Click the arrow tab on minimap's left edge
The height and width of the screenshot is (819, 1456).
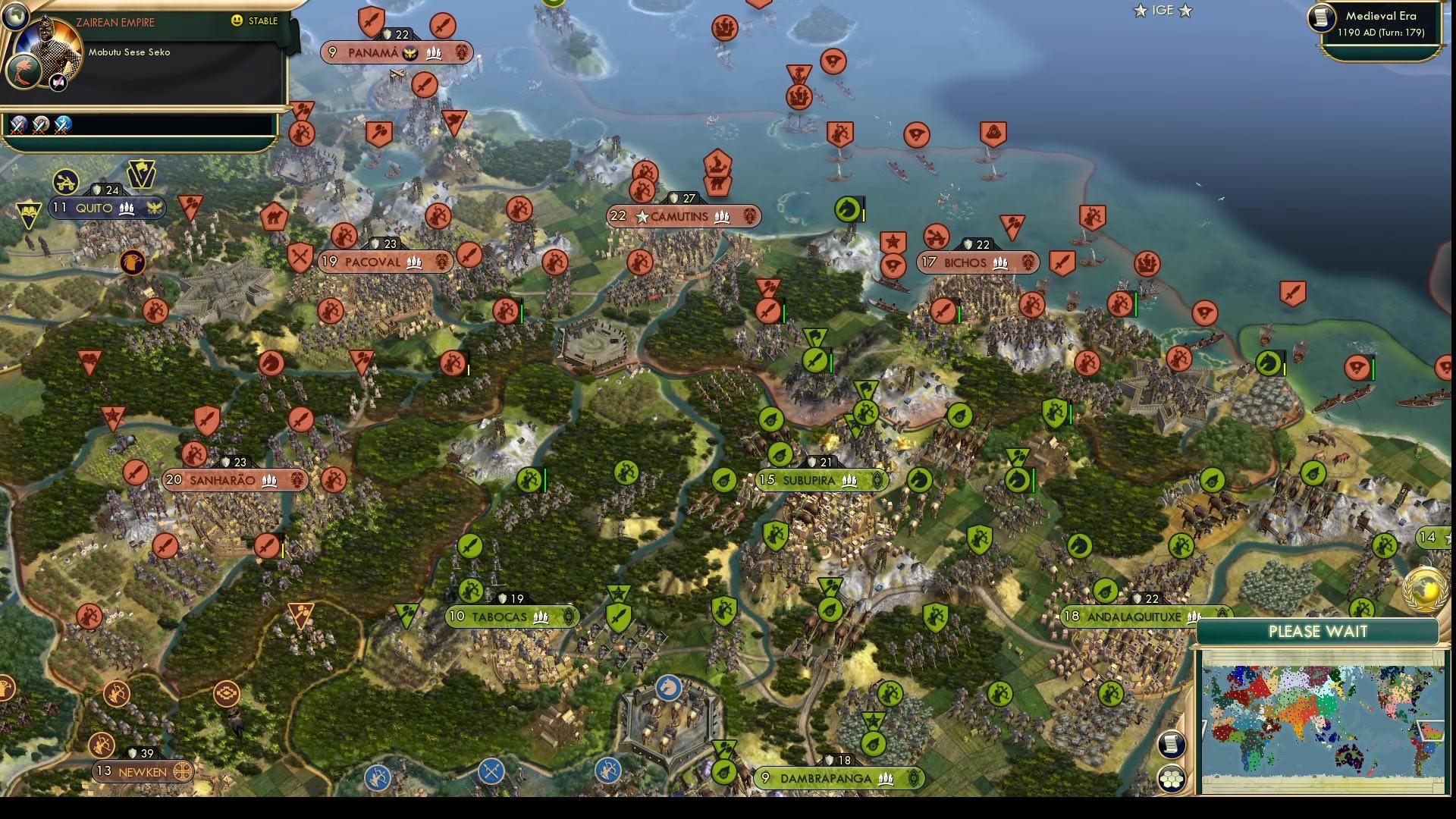tap(1206, 728)
